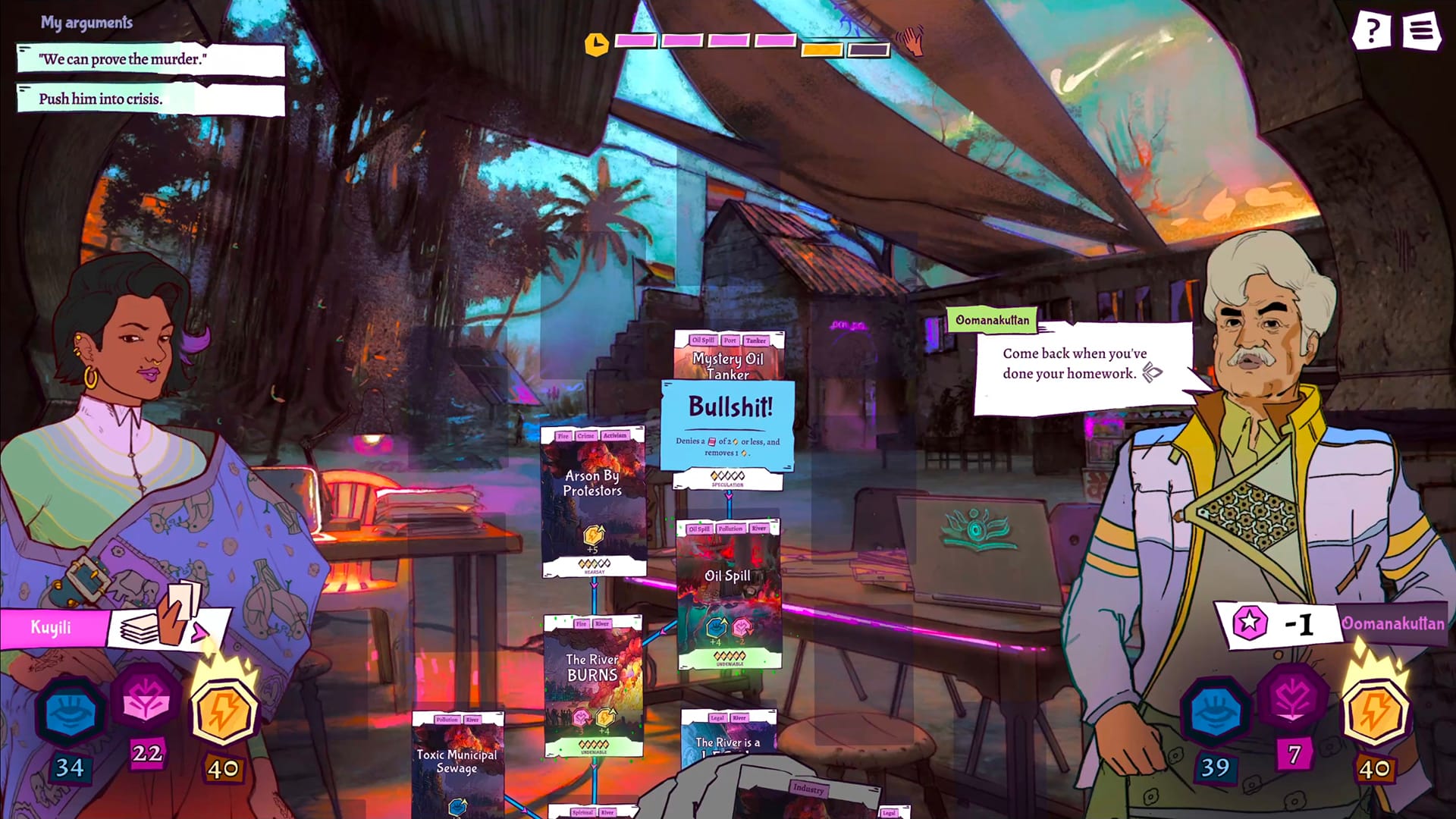Choose the Mystery Oil Tanker card
Viewport: 1456px width, 819px height.
point(729,355)
